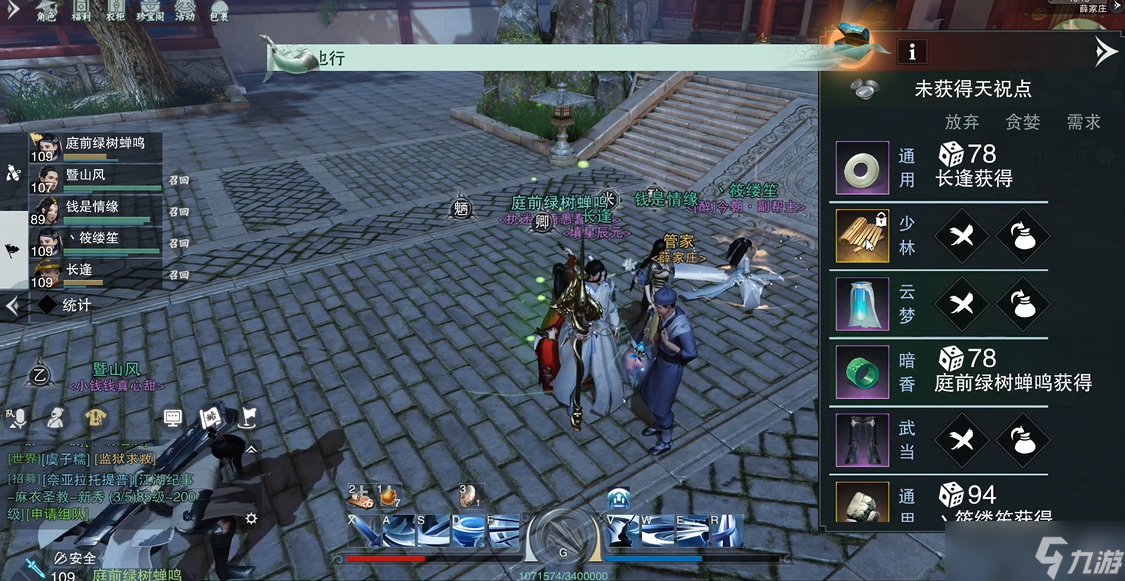Open chat settings gear icon
The width and height of the screenshot is (1125, 581).
point(251,517)
